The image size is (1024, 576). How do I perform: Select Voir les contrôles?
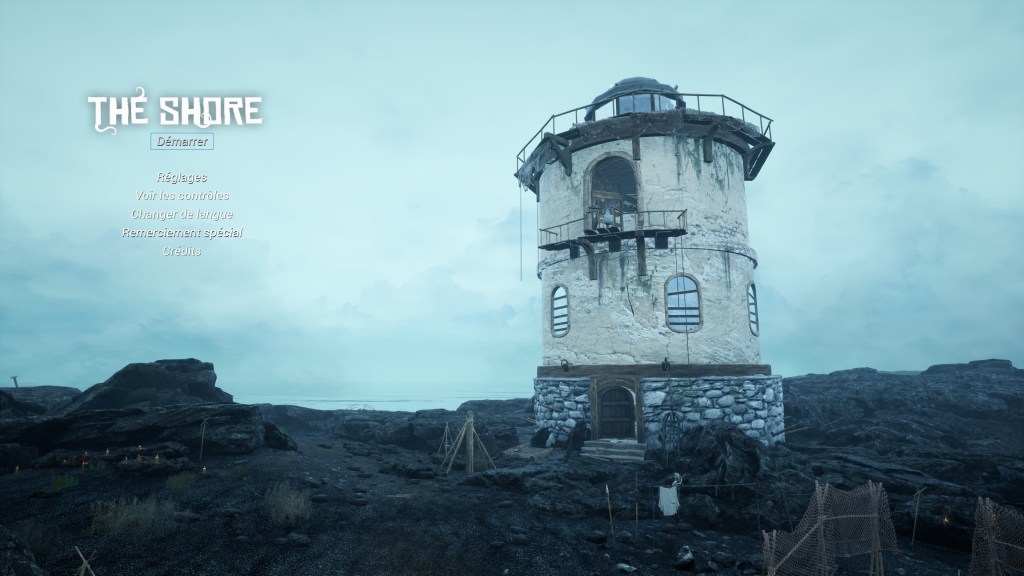point(182,195)
